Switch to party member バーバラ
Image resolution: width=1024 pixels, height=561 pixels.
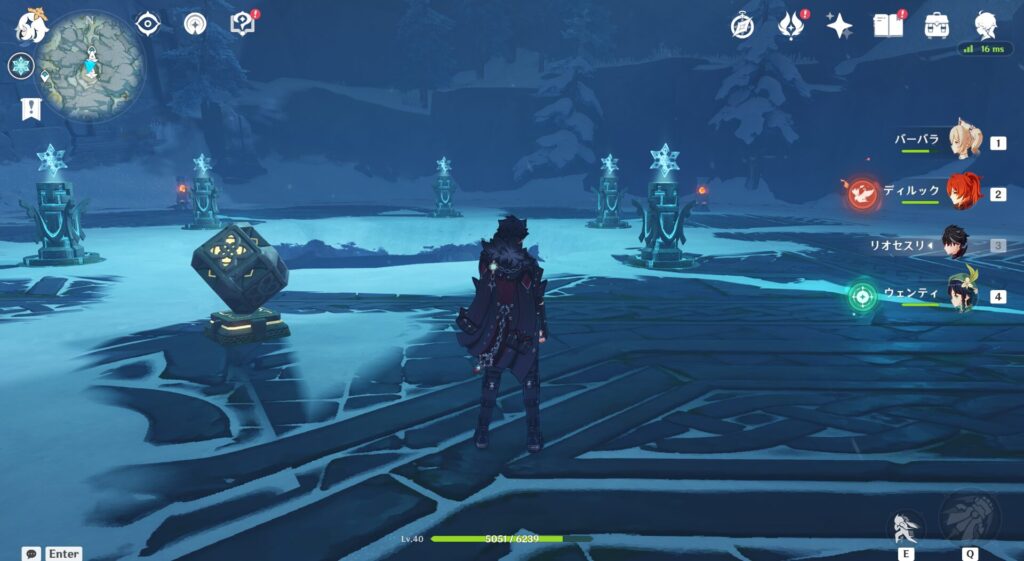(964, 142)
